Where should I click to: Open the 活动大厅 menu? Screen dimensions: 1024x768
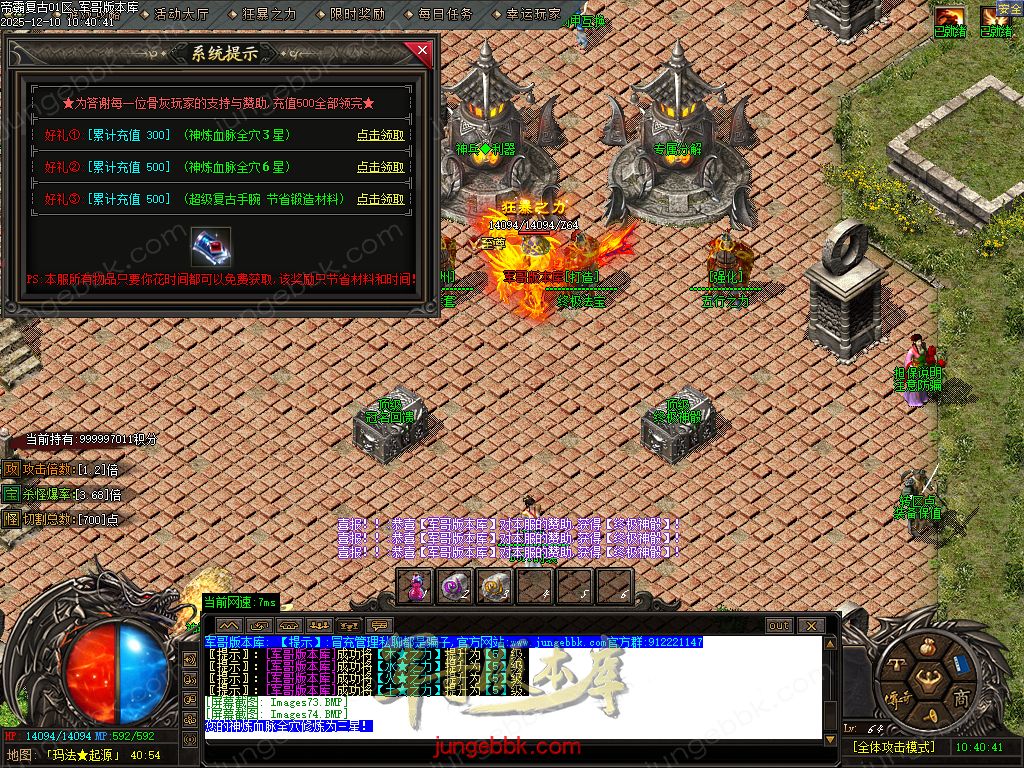pos(181,14)
